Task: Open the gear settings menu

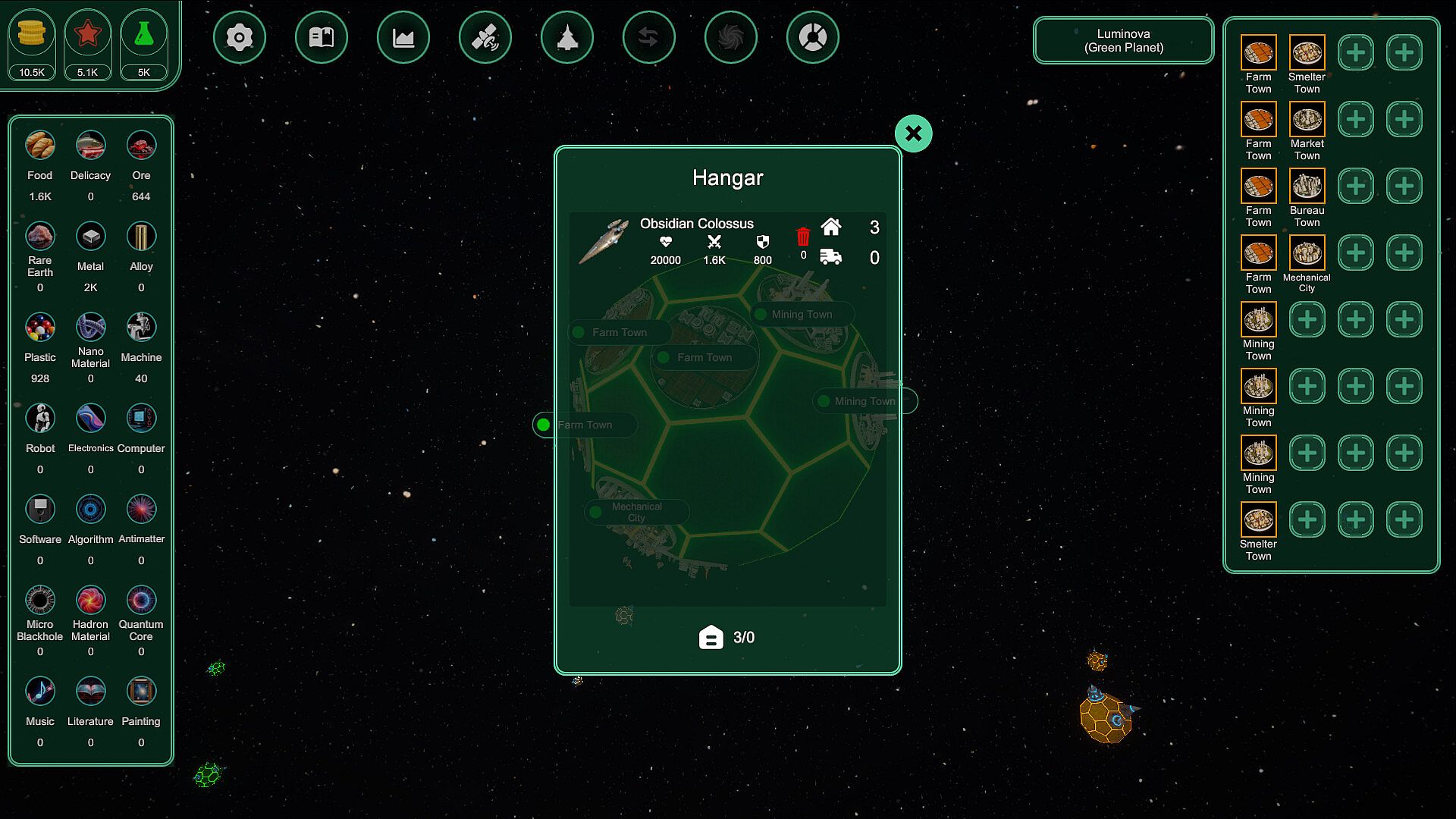Action: 240,37
